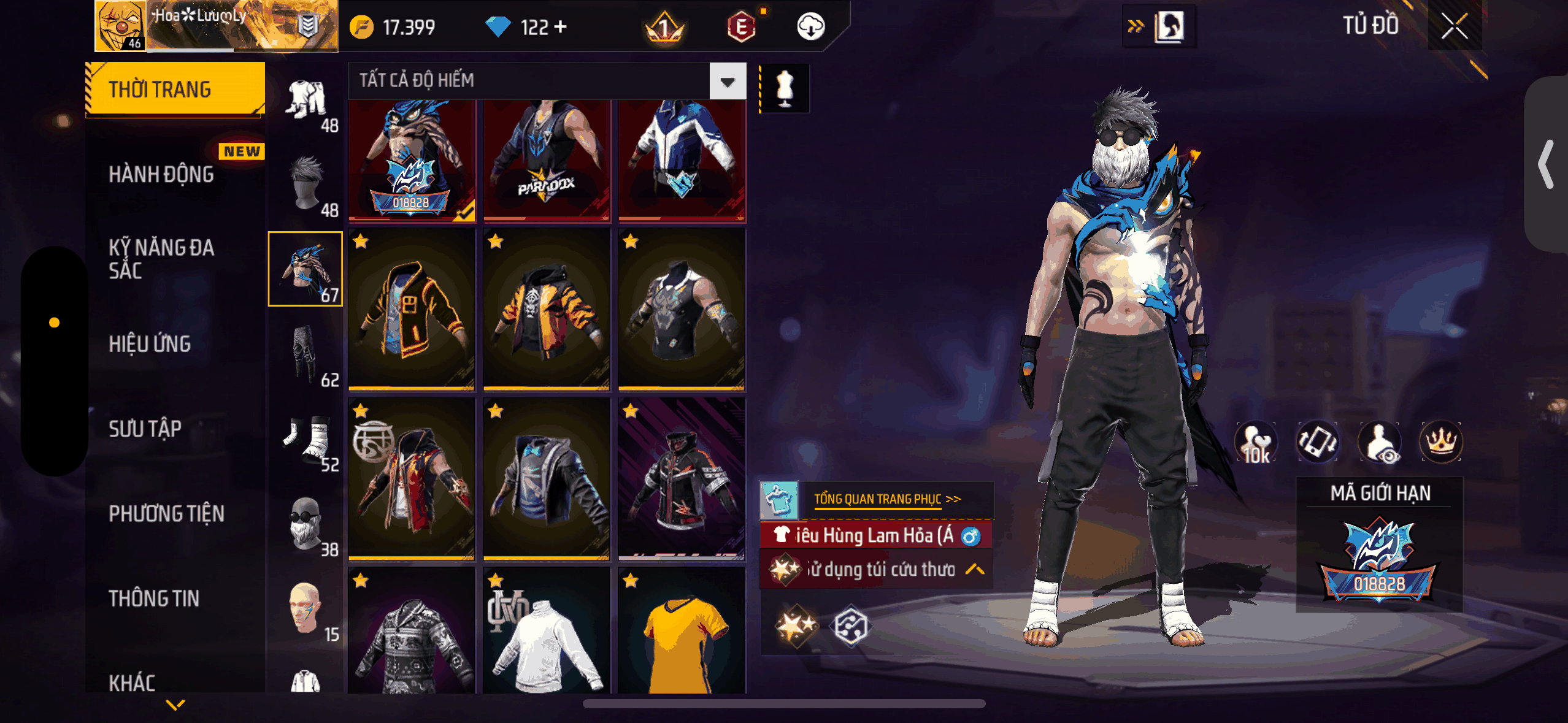The width and height of the screenshot is (1568, 723).
Task: Select the Hiệu Ứng category
Action: click(x=150, y=344)
